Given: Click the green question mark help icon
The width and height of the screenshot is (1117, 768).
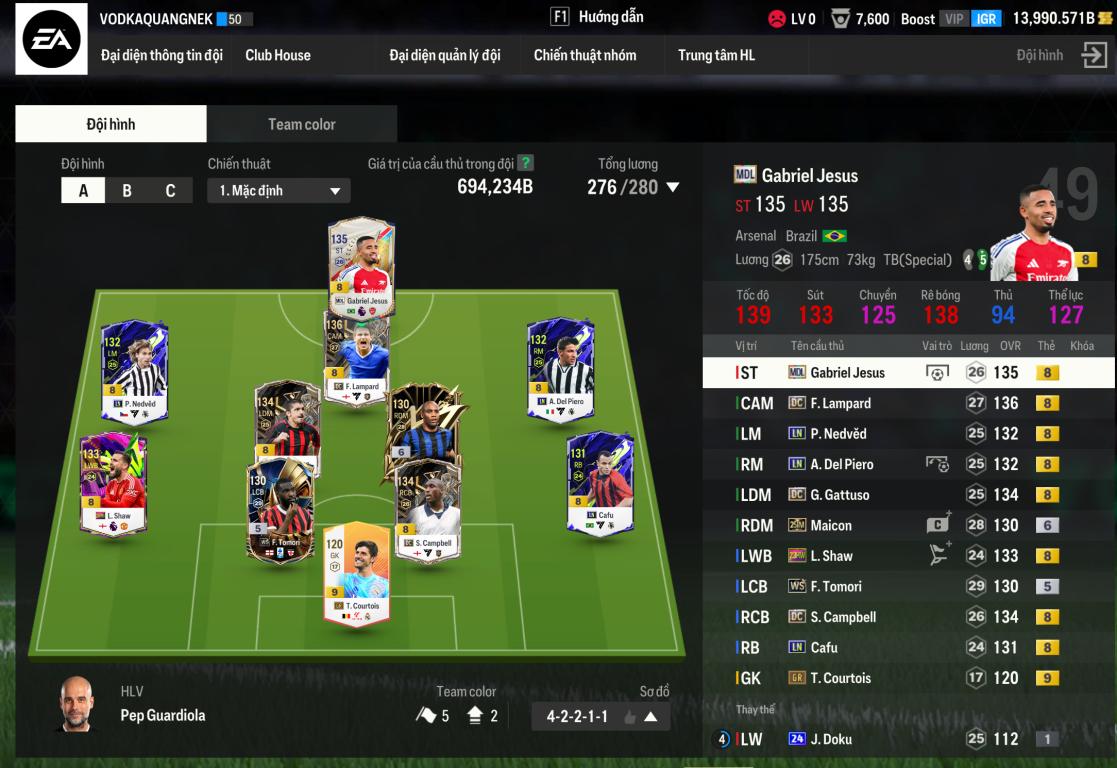Looking at the screenshot, I should [526, 163].
